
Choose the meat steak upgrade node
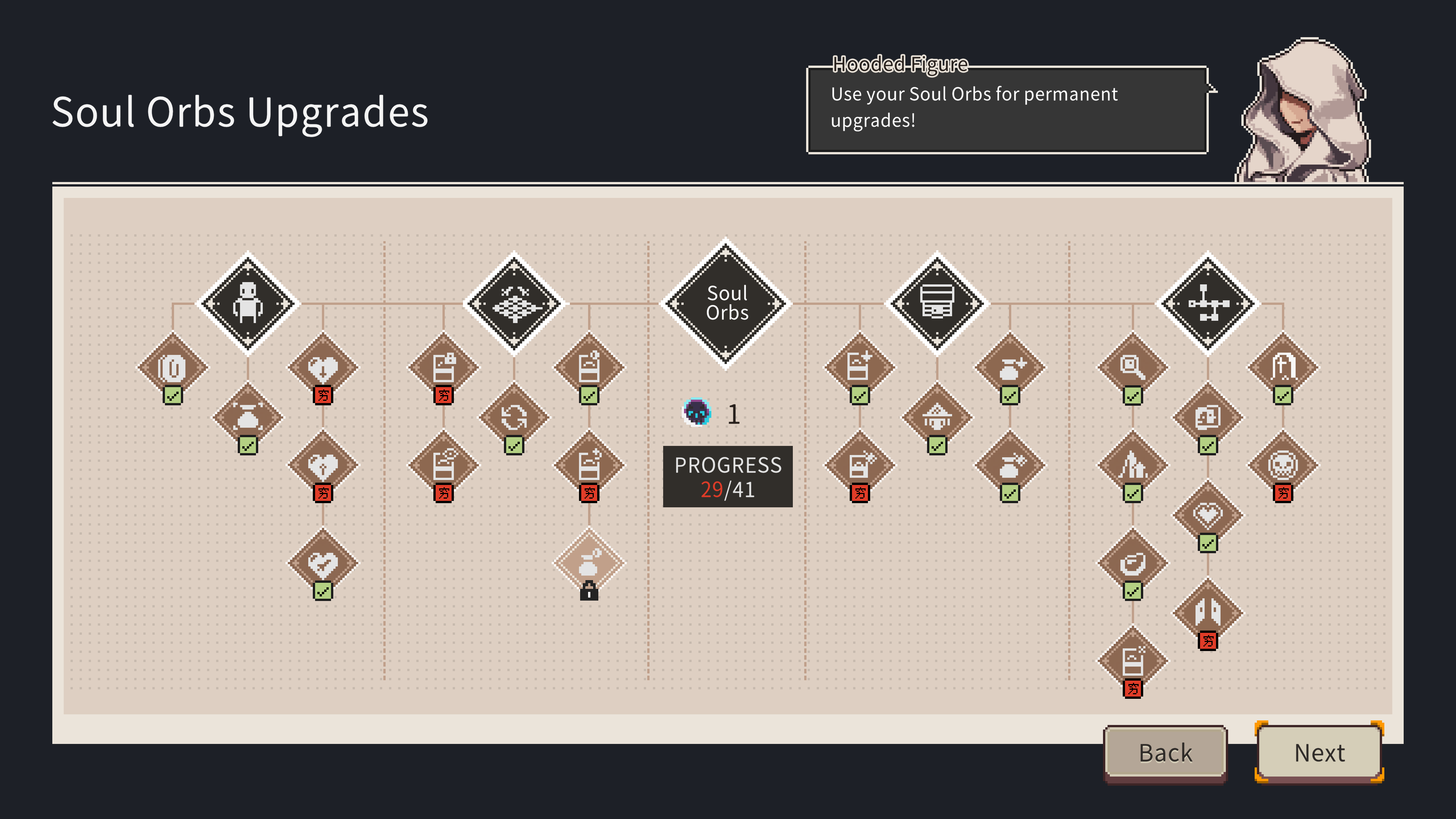1132,563
